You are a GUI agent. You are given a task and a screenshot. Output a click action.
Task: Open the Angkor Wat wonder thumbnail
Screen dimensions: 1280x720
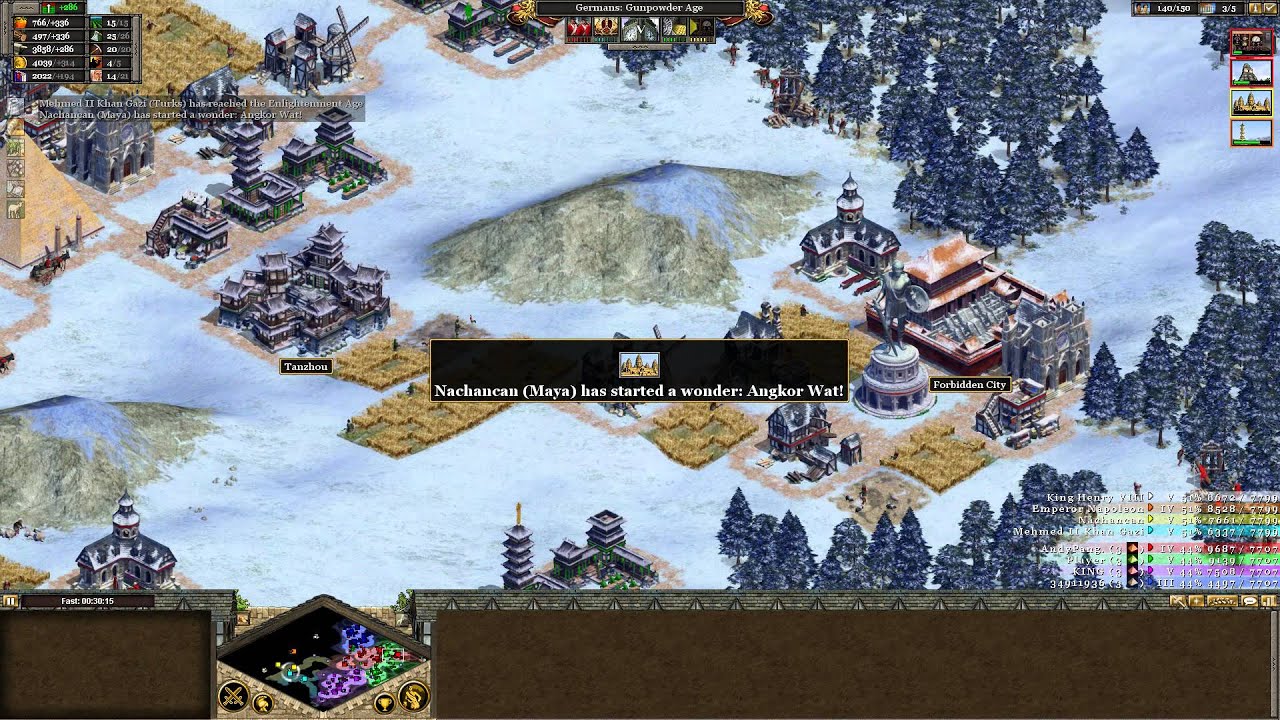[x=1252, y=102]
